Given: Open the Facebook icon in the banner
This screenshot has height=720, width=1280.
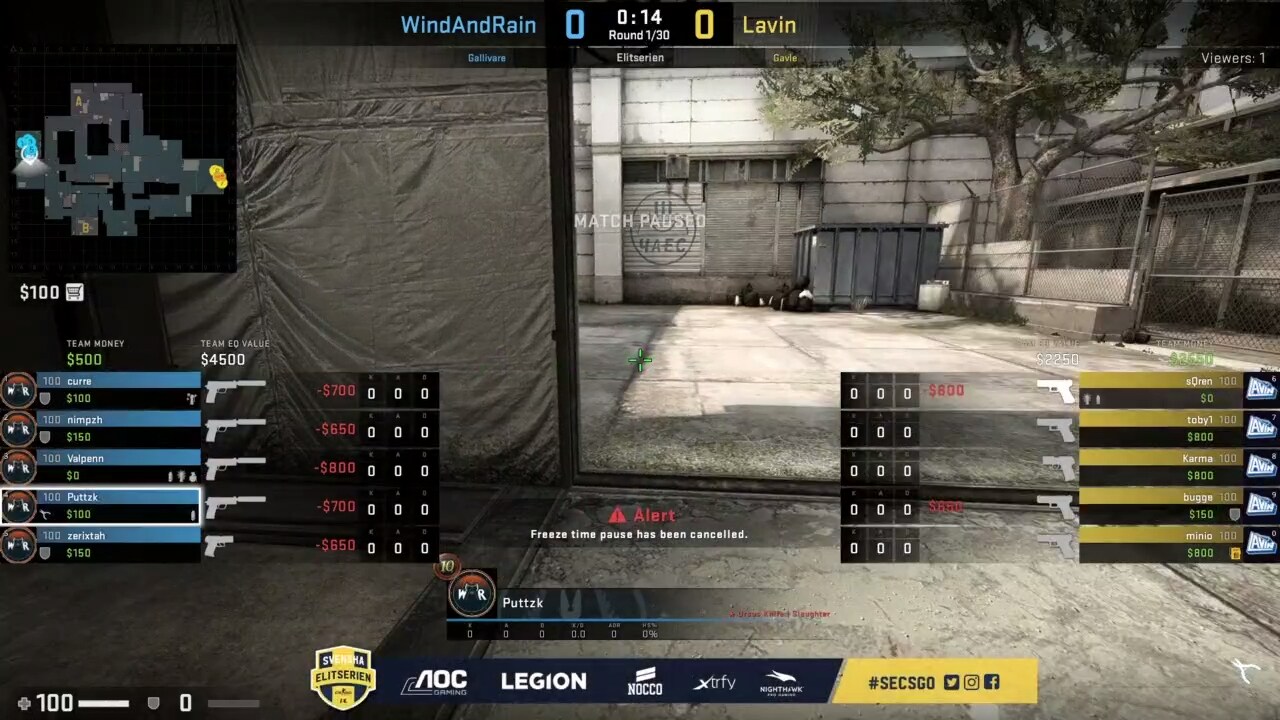Looking at the screenshot, I should pos(991,682).
